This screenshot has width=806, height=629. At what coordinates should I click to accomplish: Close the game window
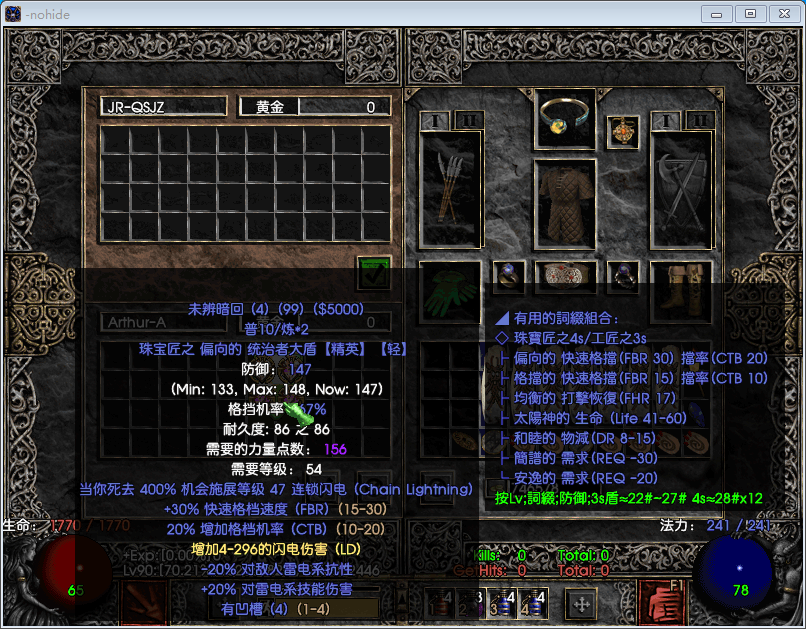point(782,13)
